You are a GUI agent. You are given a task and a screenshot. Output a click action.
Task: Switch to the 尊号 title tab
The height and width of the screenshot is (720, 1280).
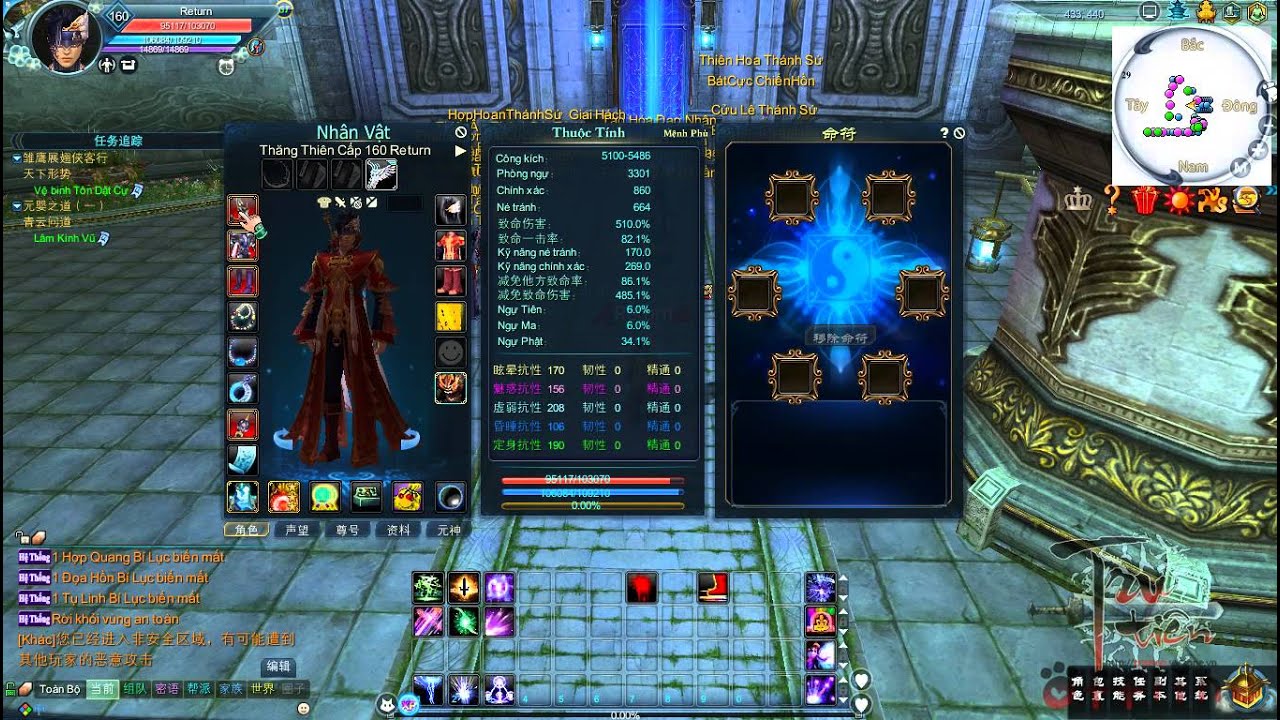tap(347, 530)
